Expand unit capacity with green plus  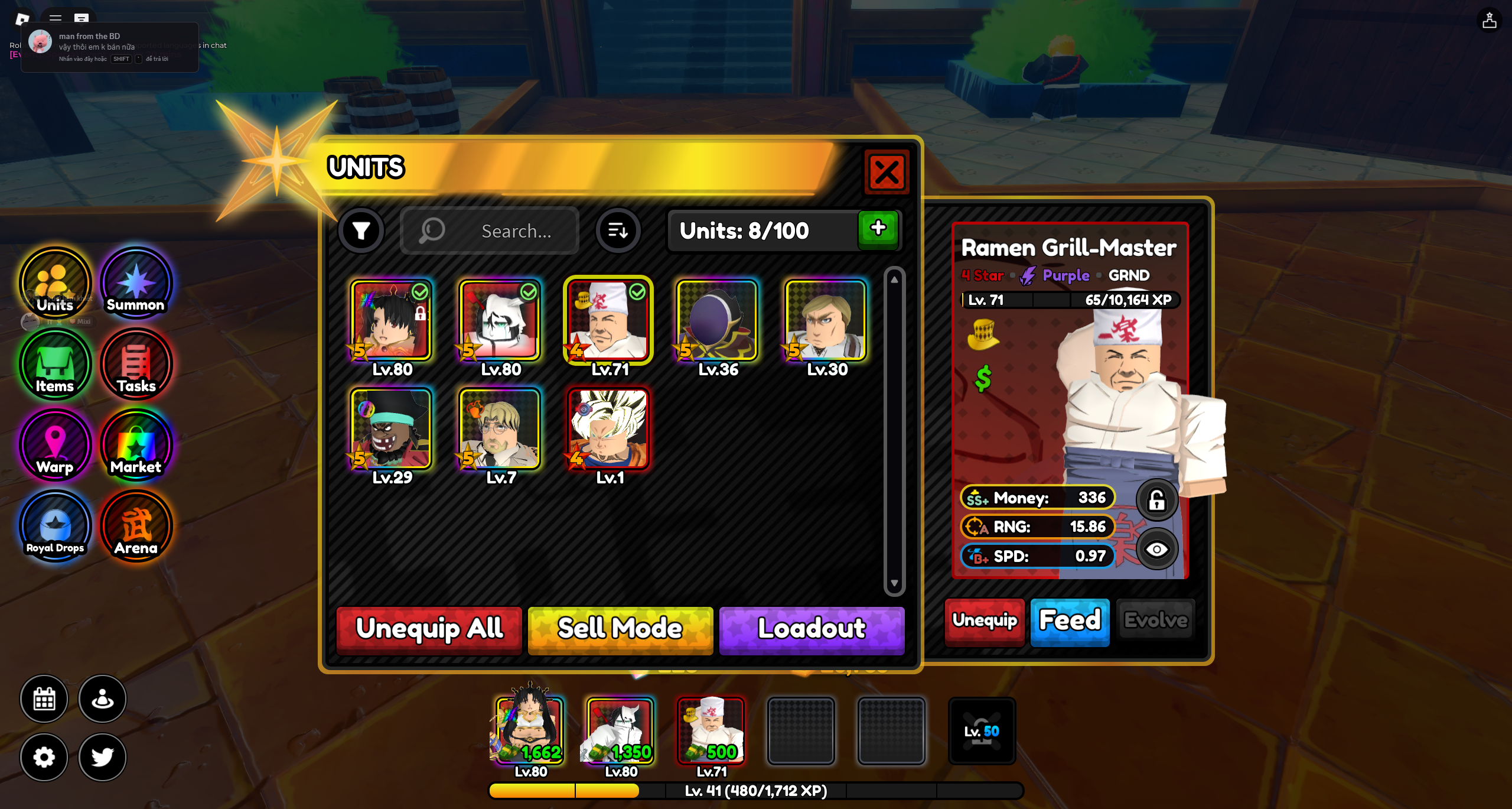pyautogui.click(x=878, y=229)
